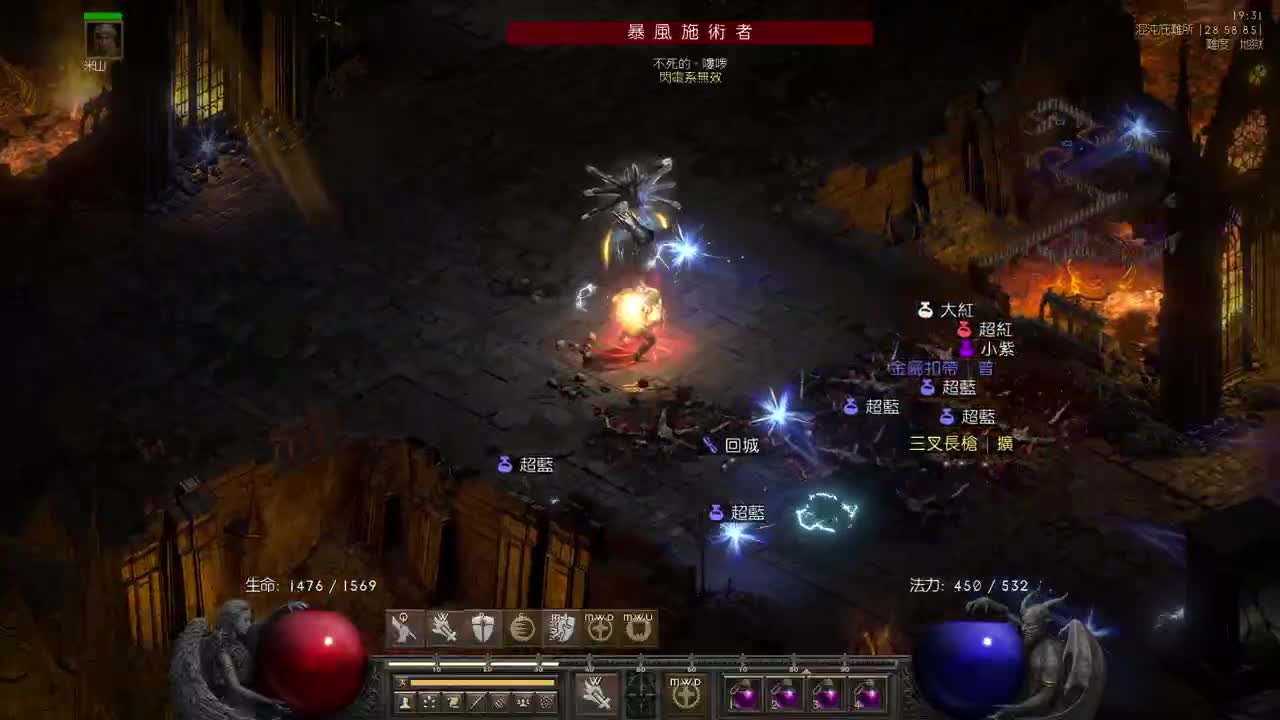Select the skill bound to the T hotkey
Viewport: 1280px width, 720px height.
(x=563, y=628)
